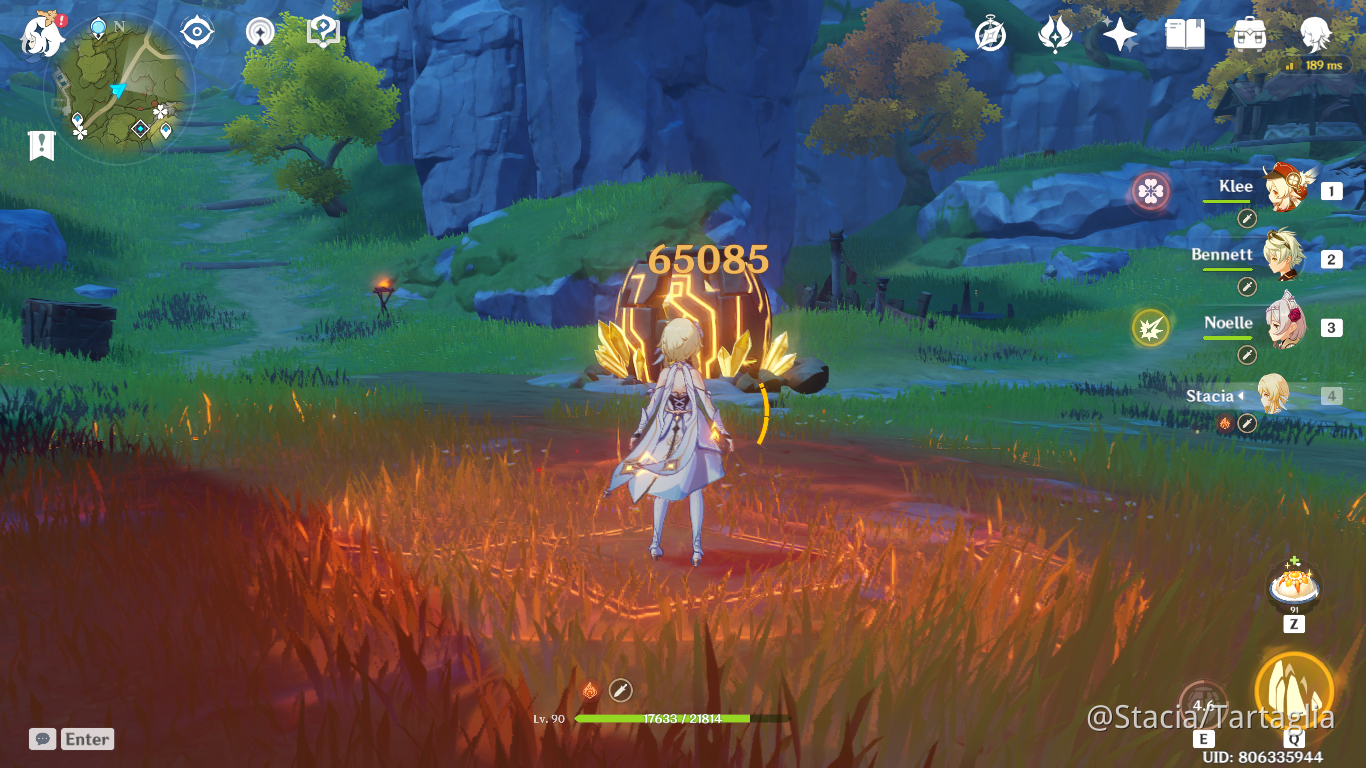Click the exclamation mark icon below minimap
Viewport: 1366px width, 768px height.
40,143
